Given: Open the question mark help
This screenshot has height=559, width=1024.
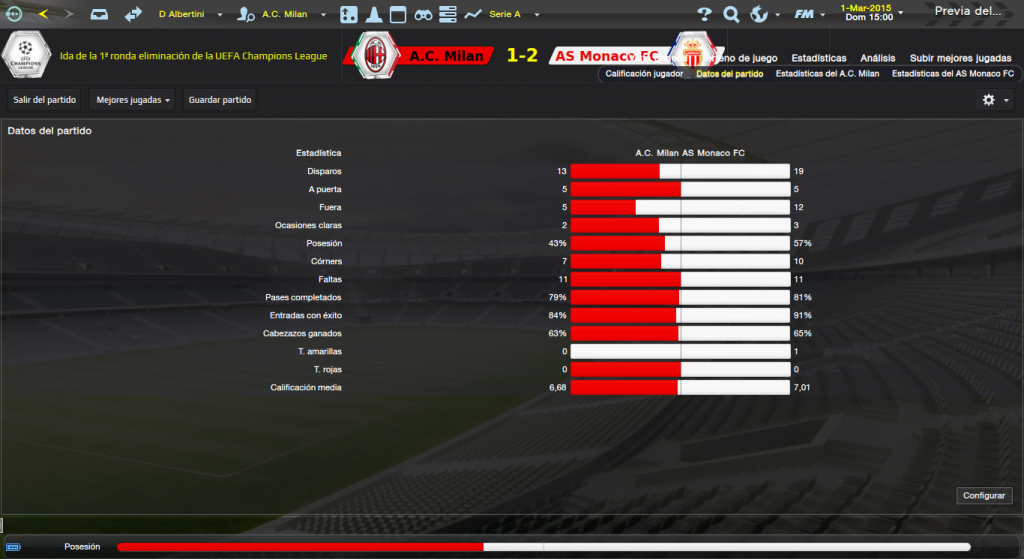Looking at the screenshot, I should 704,14.
